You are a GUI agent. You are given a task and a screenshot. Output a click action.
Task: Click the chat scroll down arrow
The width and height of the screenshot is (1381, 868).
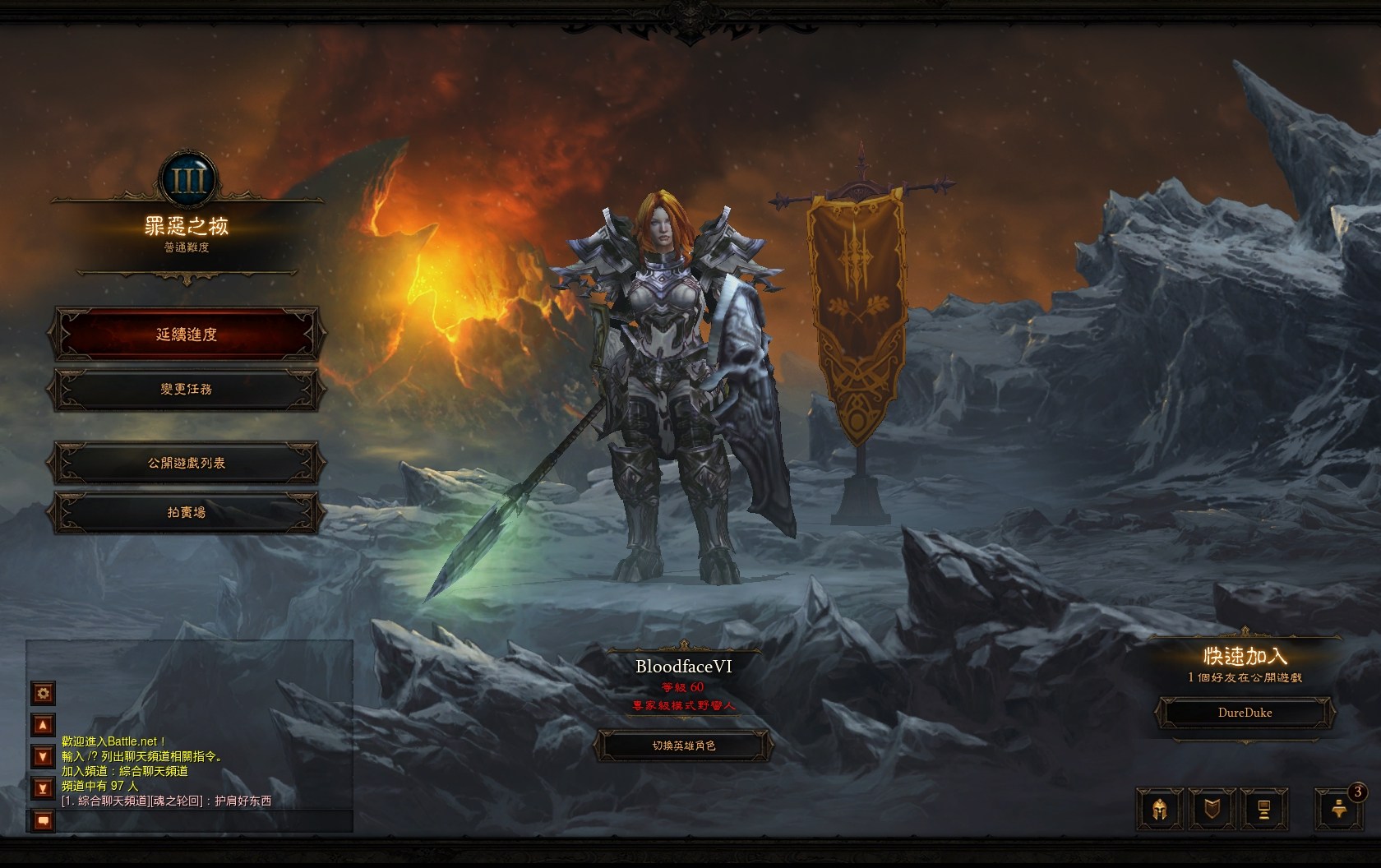pos(44,756)
